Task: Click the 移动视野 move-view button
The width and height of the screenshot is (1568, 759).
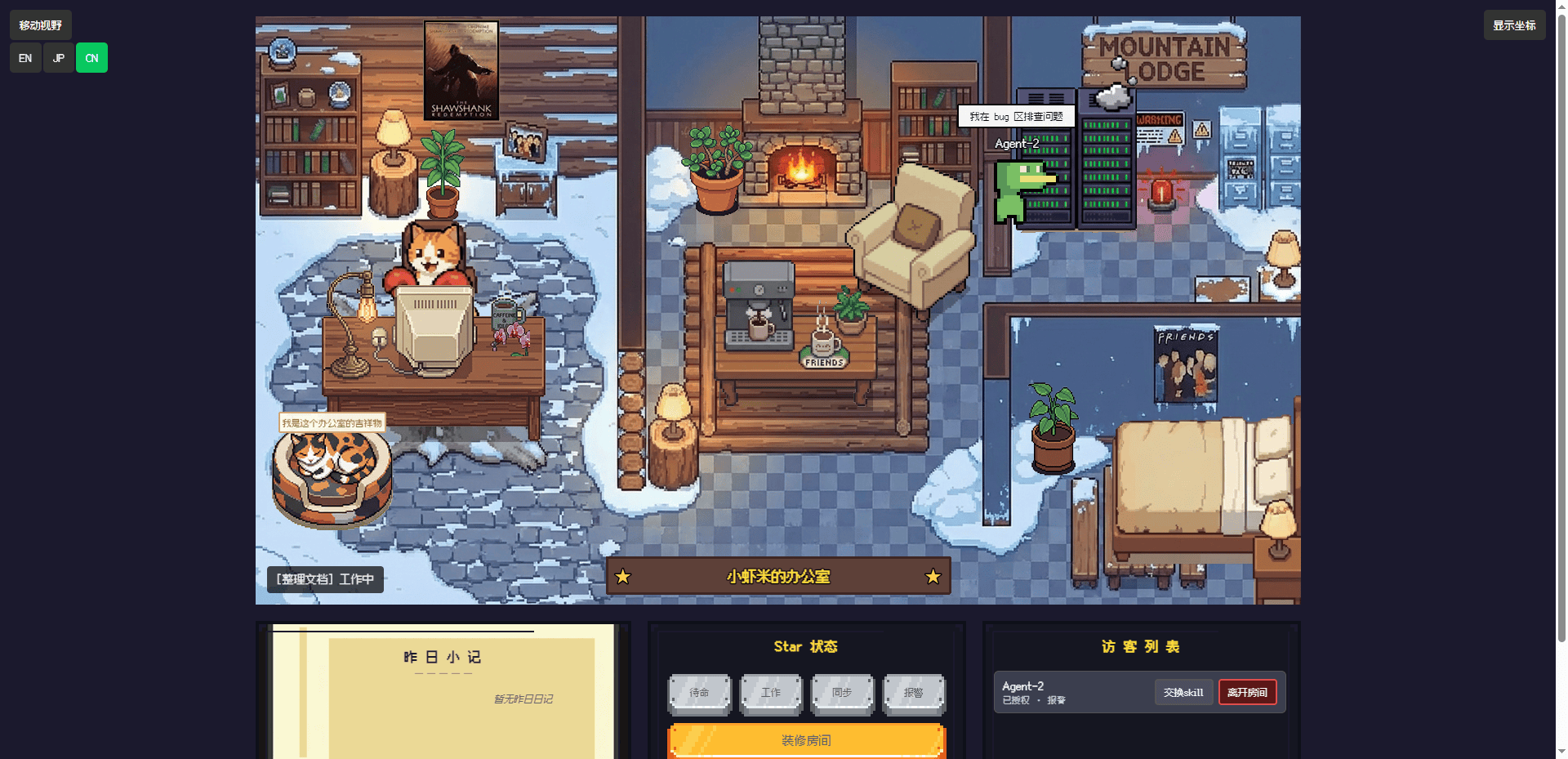Action: point(41,25)
